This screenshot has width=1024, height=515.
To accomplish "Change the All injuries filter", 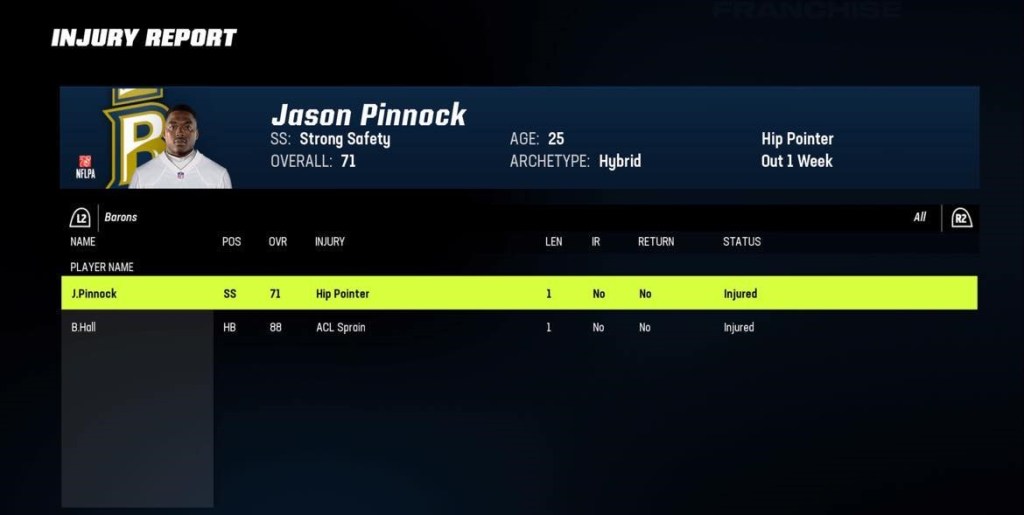I will (x=961, y=218).
